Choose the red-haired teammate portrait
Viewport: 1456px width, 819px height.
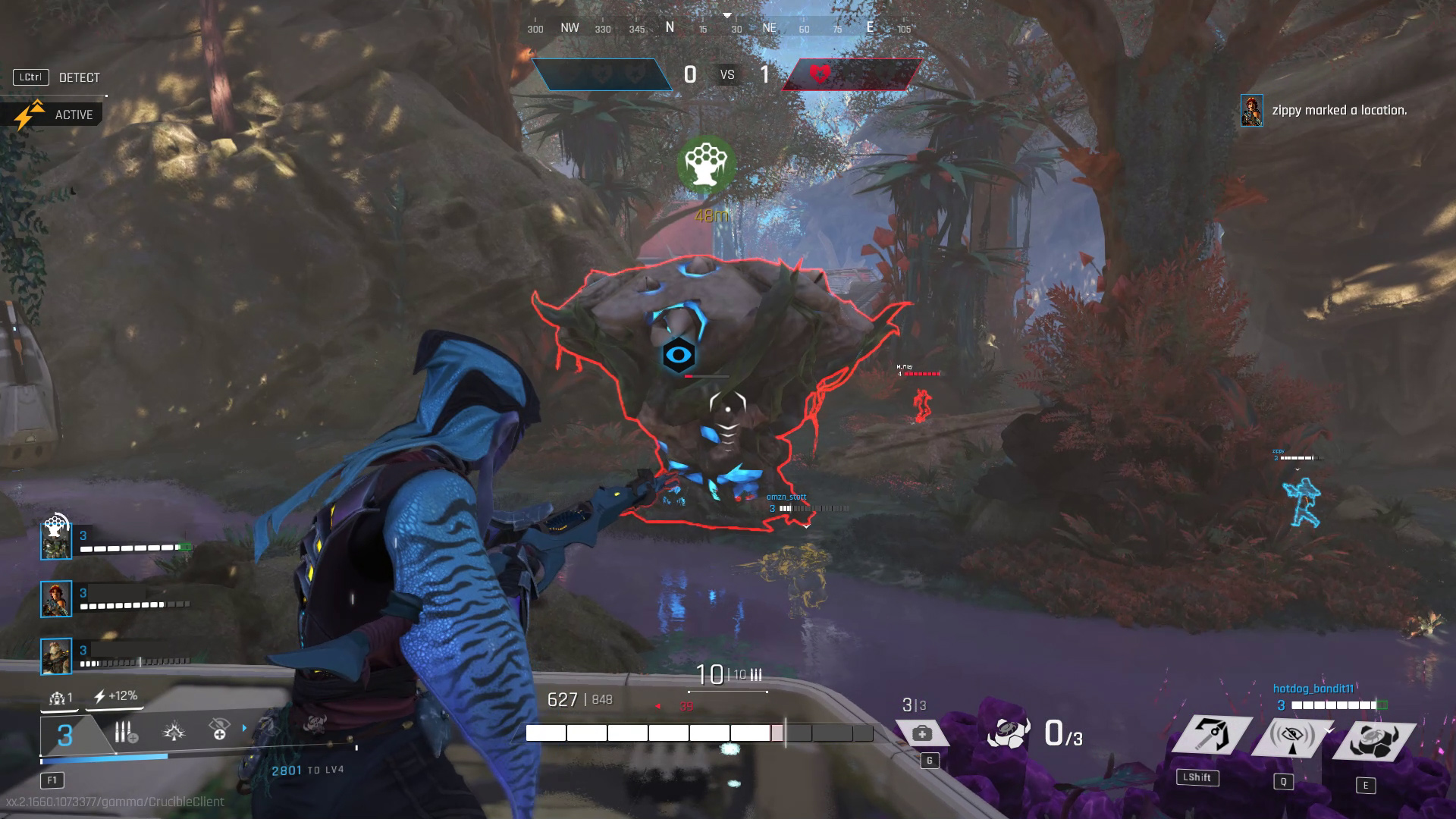[56, 599]
